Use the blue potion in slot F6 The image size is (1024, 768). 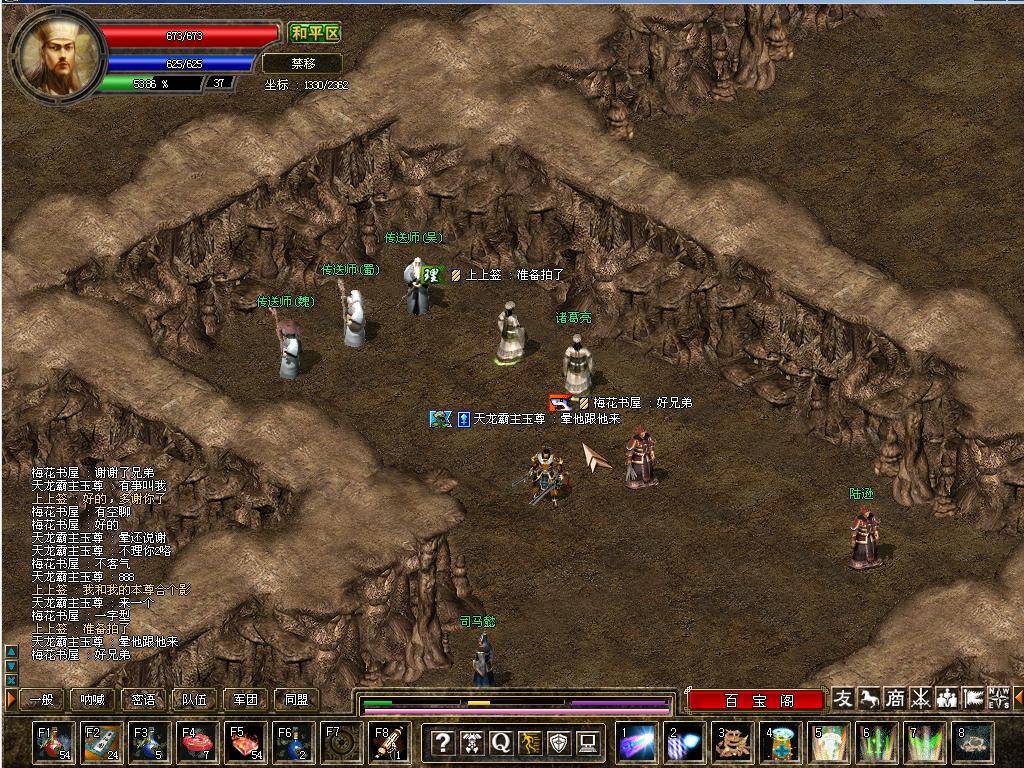(294, 743)
